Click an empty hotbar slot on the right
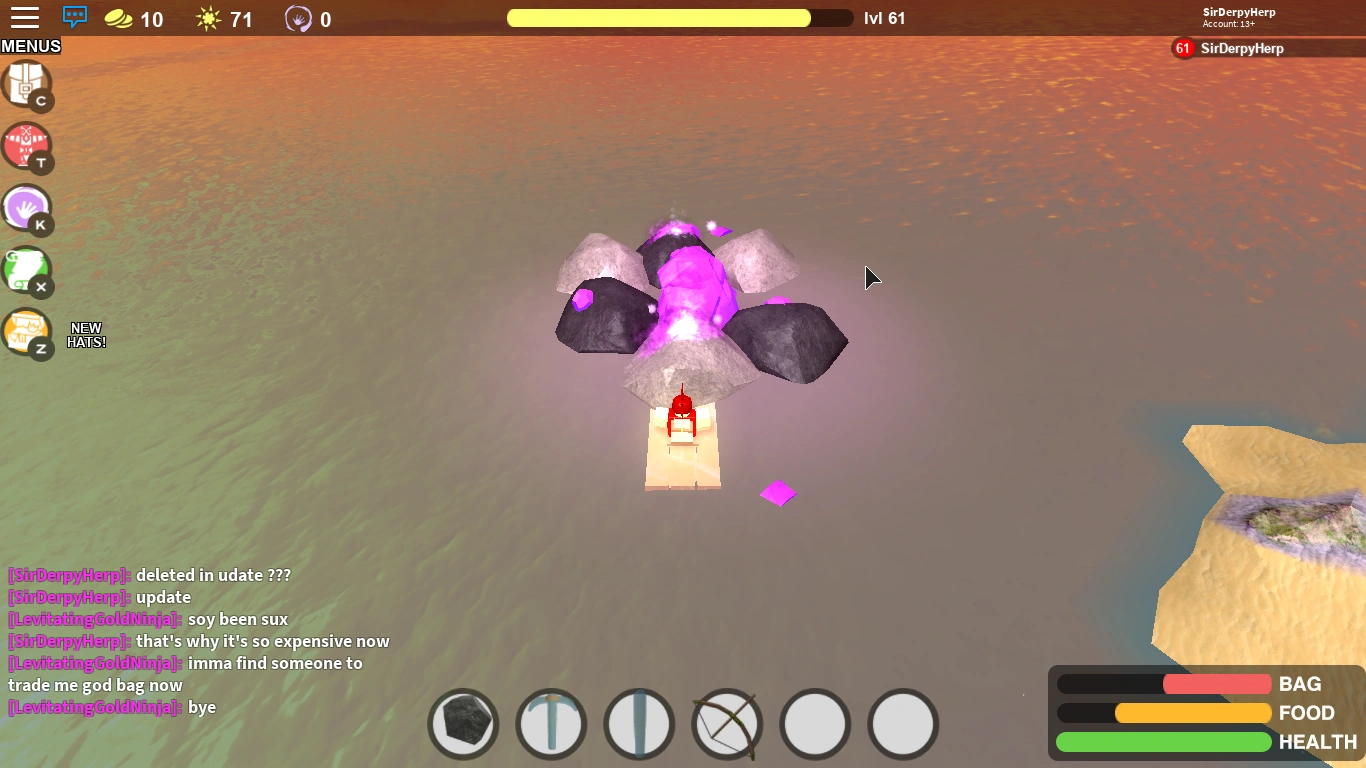This screenshot has height=768, width=1366. click(x=815, y=723)
